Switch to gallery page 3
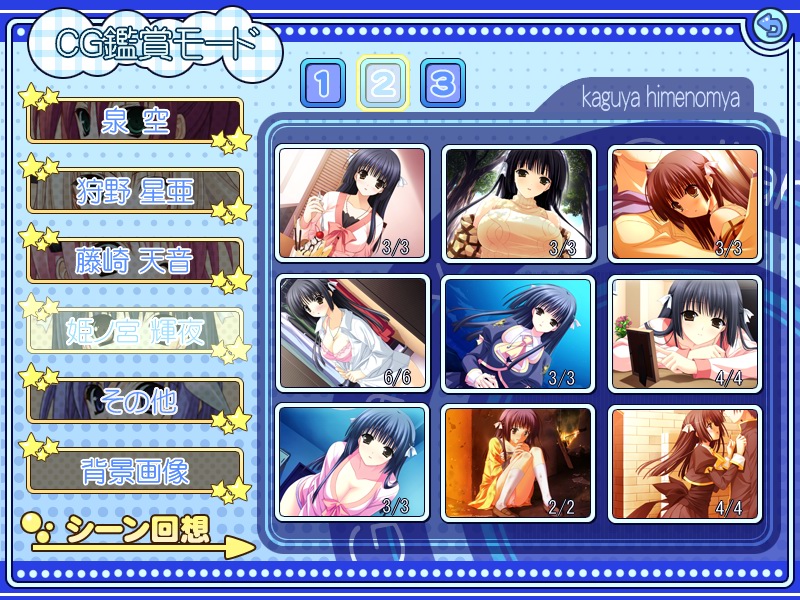 tap(442, 83)
